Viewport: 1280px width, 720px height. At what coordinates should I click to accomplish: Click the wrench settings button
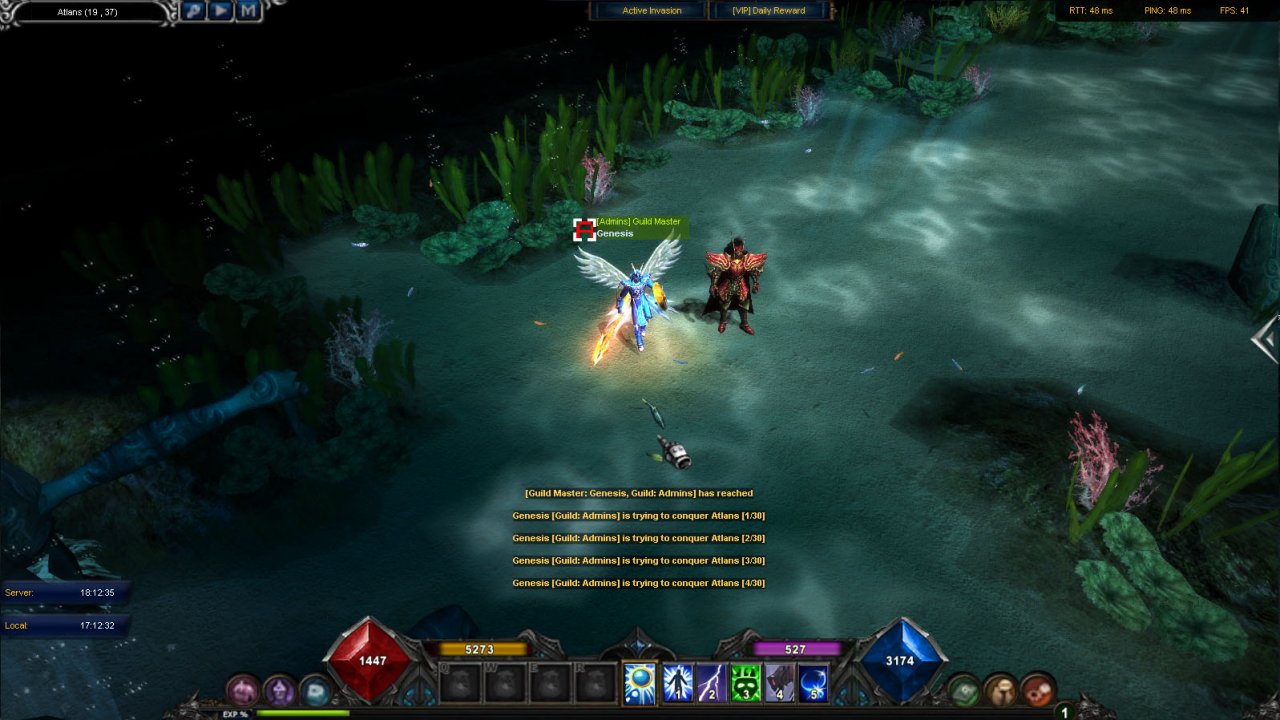tap(195, 11)
